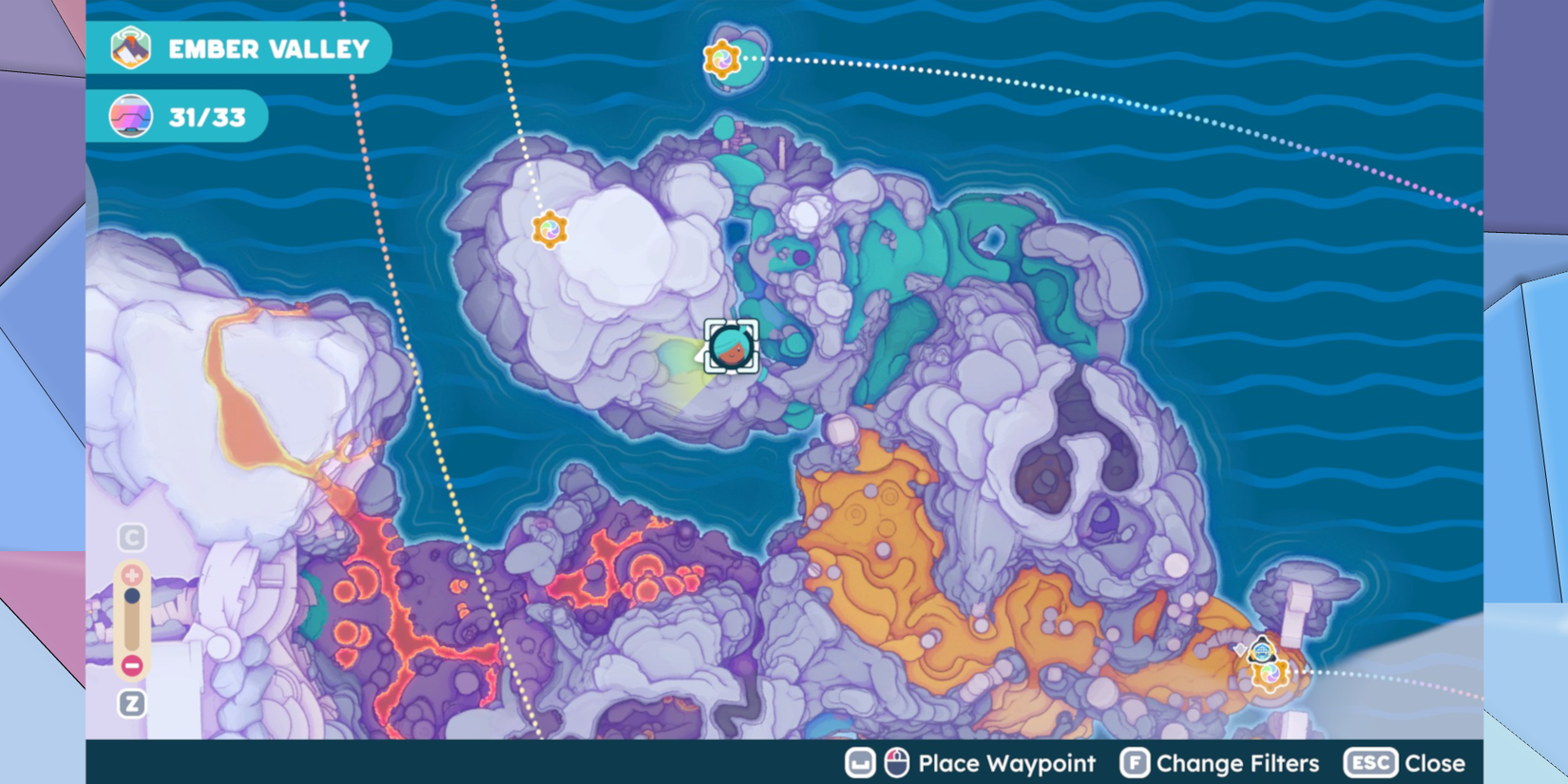Click the C recenter button
The width and height of the screenshot is (1568, 784).
(x=130, y=537)
